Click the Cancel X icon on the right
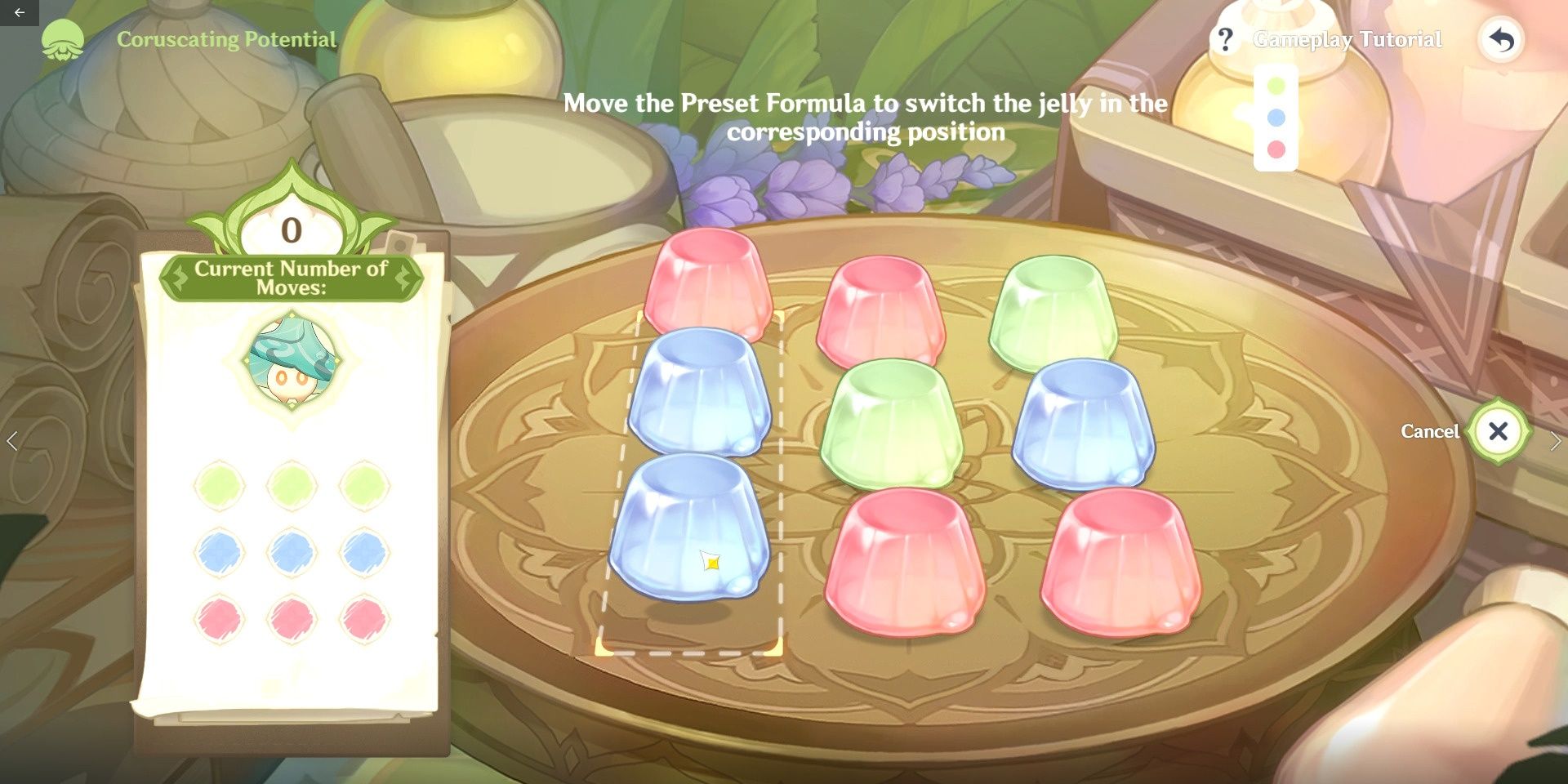 [1499, 432]
